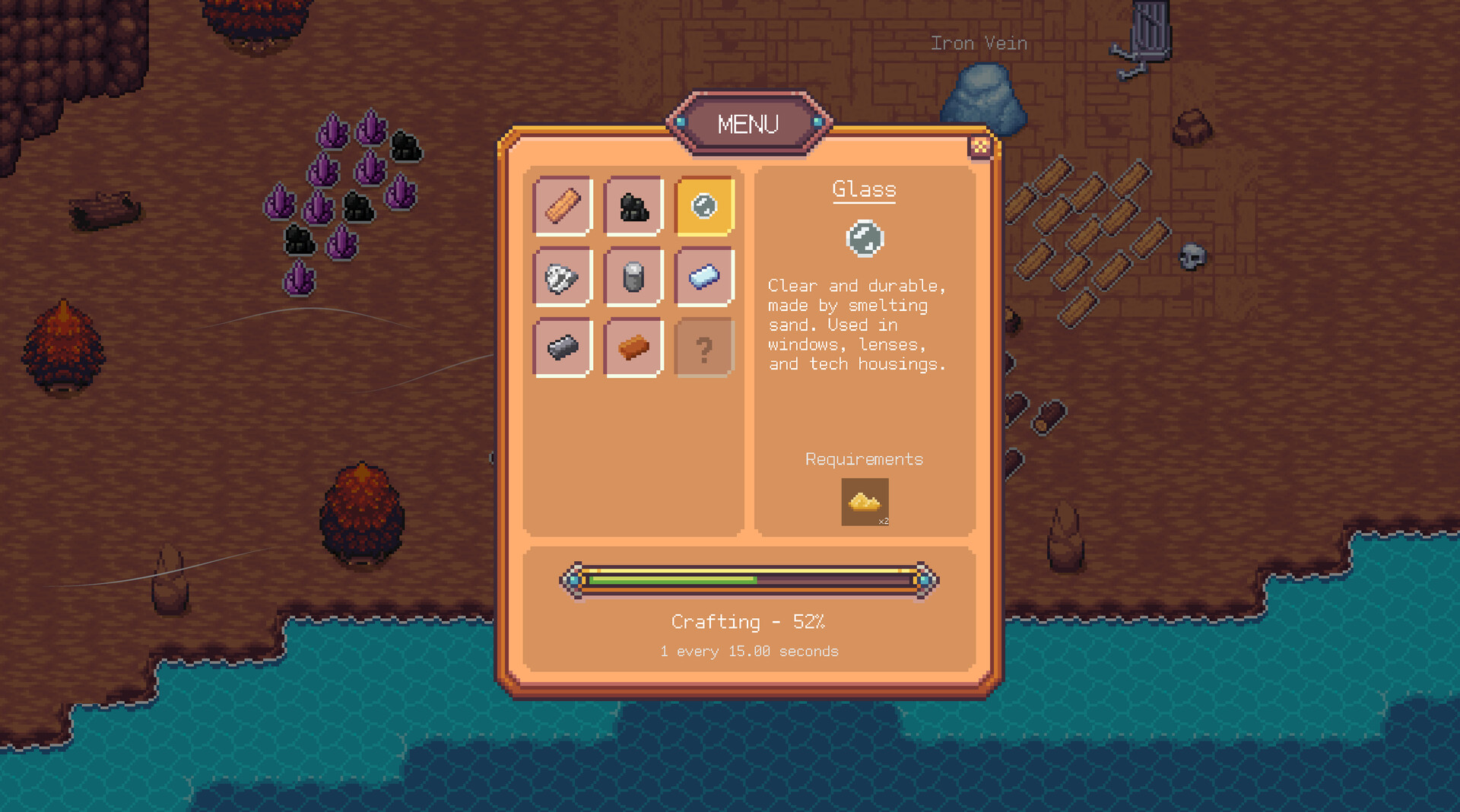The image size is (1460, 812).
Task: Inspect the sand requirement icon
Action: (x=865, y=502)
